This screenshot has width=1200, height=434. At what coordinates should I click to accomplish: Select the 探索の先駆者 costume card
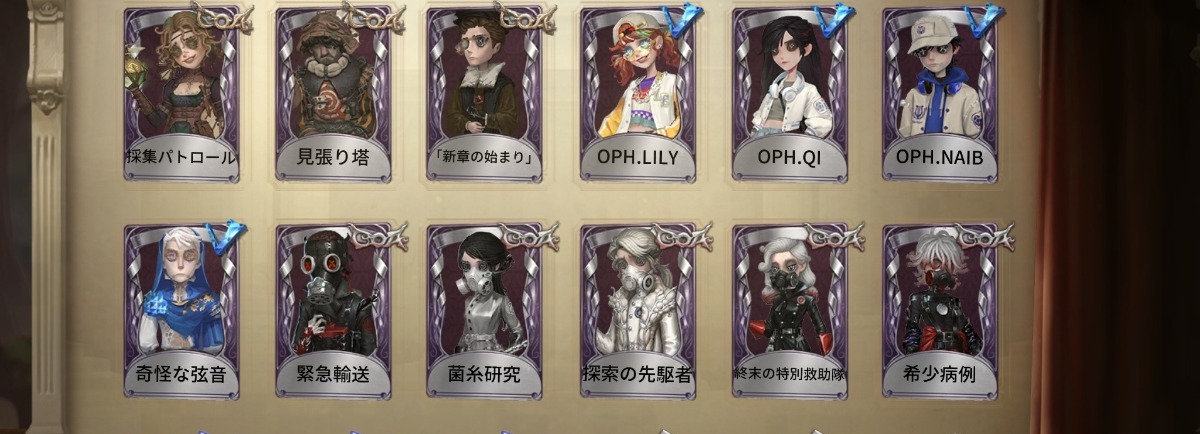638,310
